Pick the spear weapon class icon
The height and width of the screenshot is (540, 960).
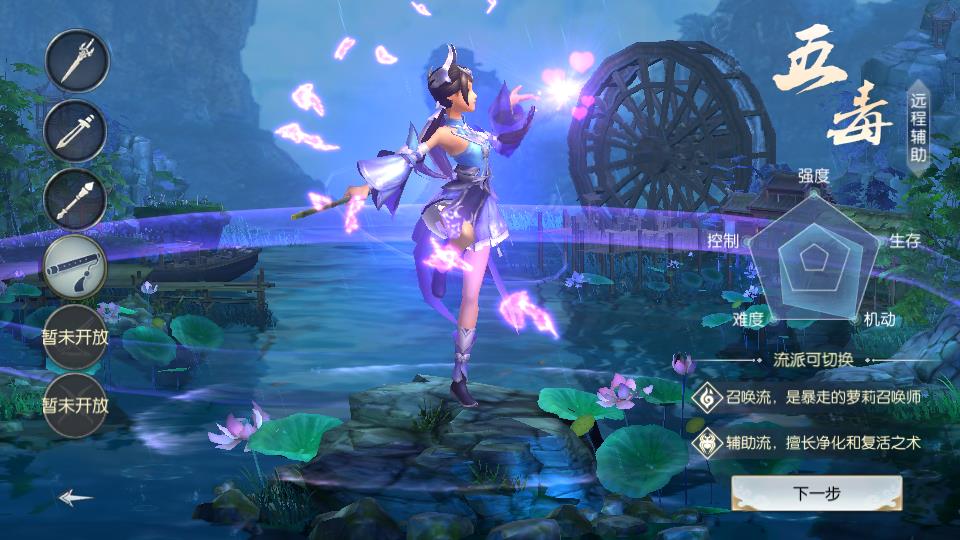coord(76,199)
